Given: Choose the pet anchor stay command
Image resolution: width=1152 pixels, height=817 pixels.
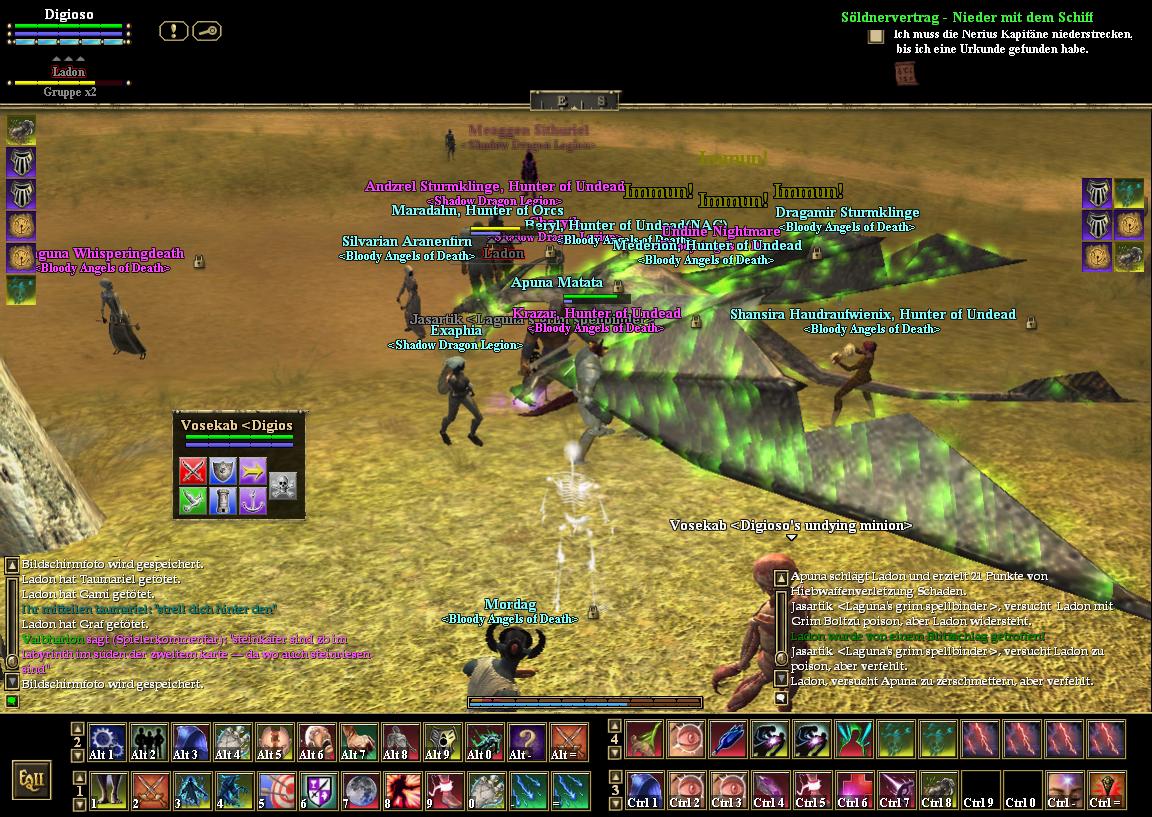Looking at the screenshot, I should click(x=252, y=501).
